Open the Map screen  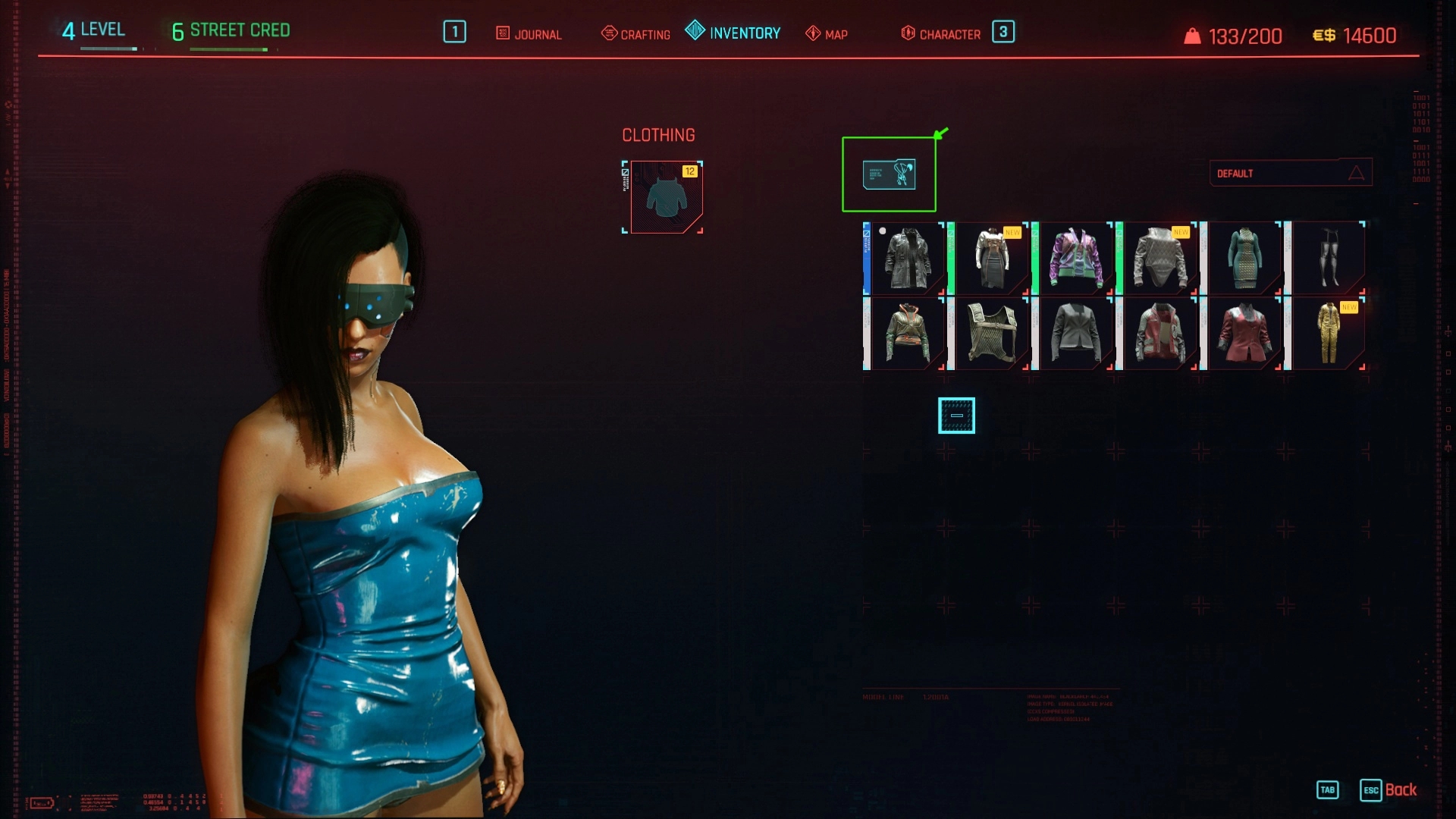(x=827, y=34)
